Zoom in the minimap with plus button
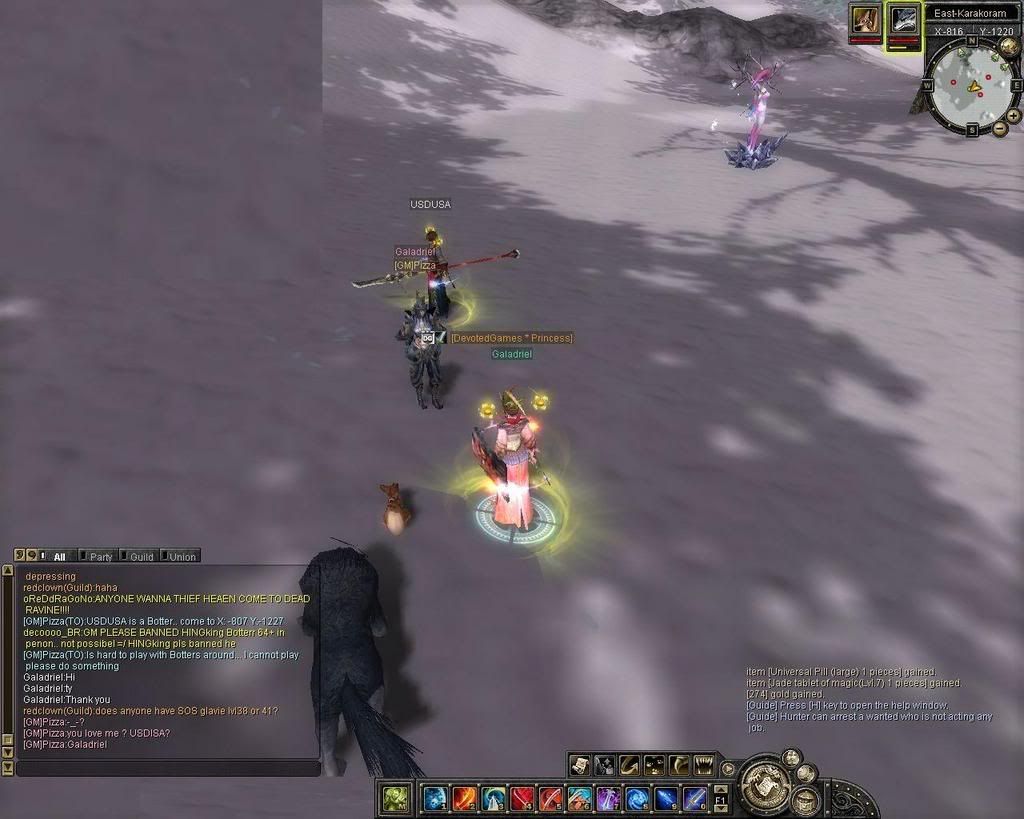 pyautogui.click(x=1013, y=115)
